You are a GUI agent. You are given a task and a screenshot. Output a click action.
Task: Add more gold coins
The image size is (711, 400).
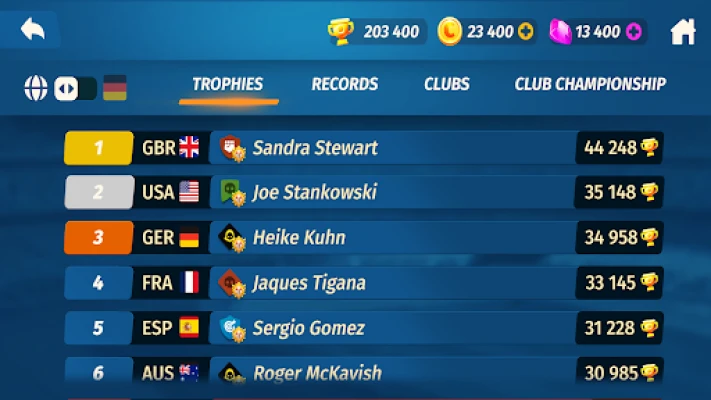click(x=526, y=32)
